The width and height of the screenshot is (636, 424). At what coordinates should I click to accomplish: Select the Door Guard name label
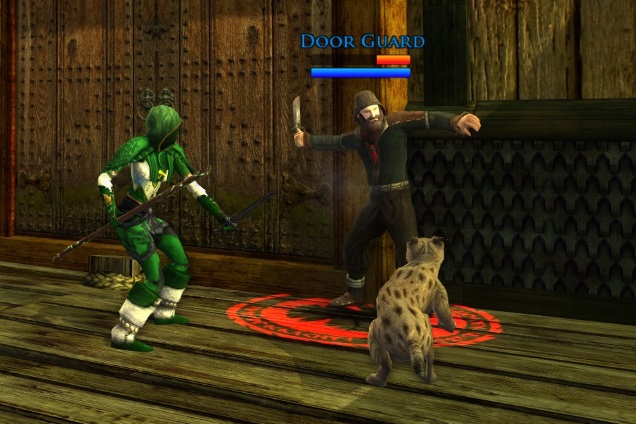(x=362, y=41)
